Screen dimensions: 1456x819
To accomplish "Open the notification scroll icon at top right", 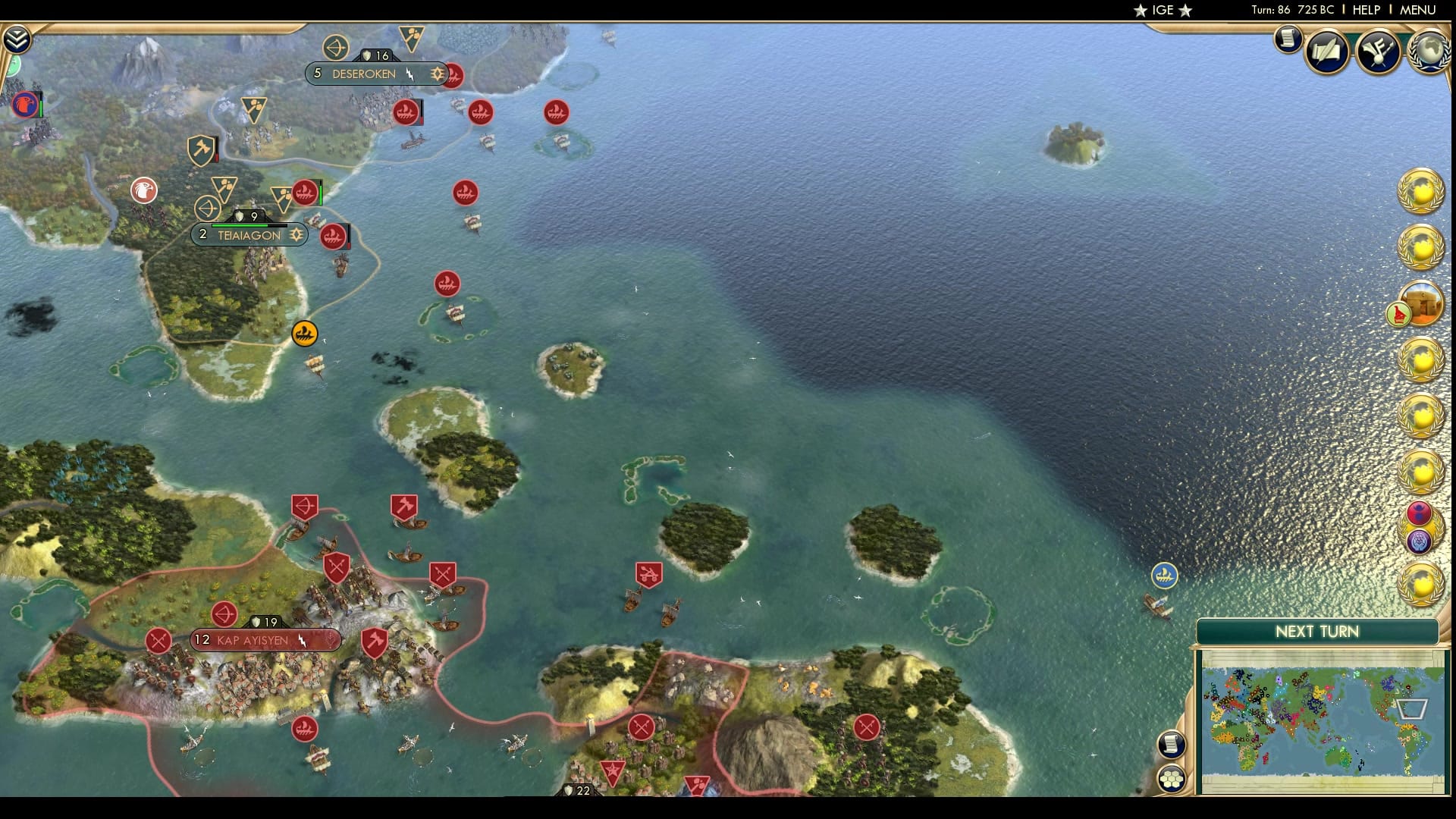I will point(1286,40).
